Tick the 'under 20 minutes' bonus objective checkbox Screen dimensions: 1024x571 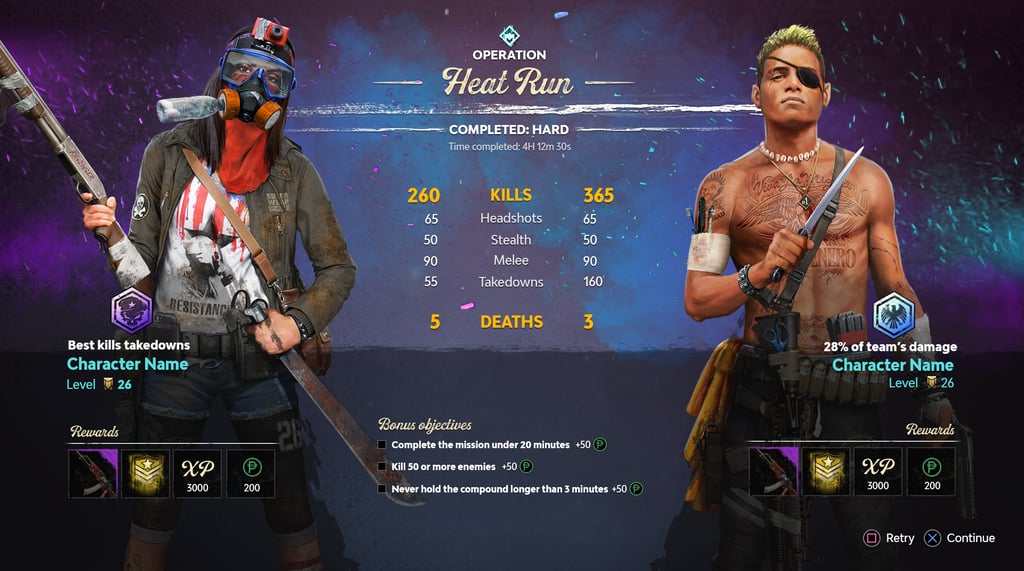[382, 444]
